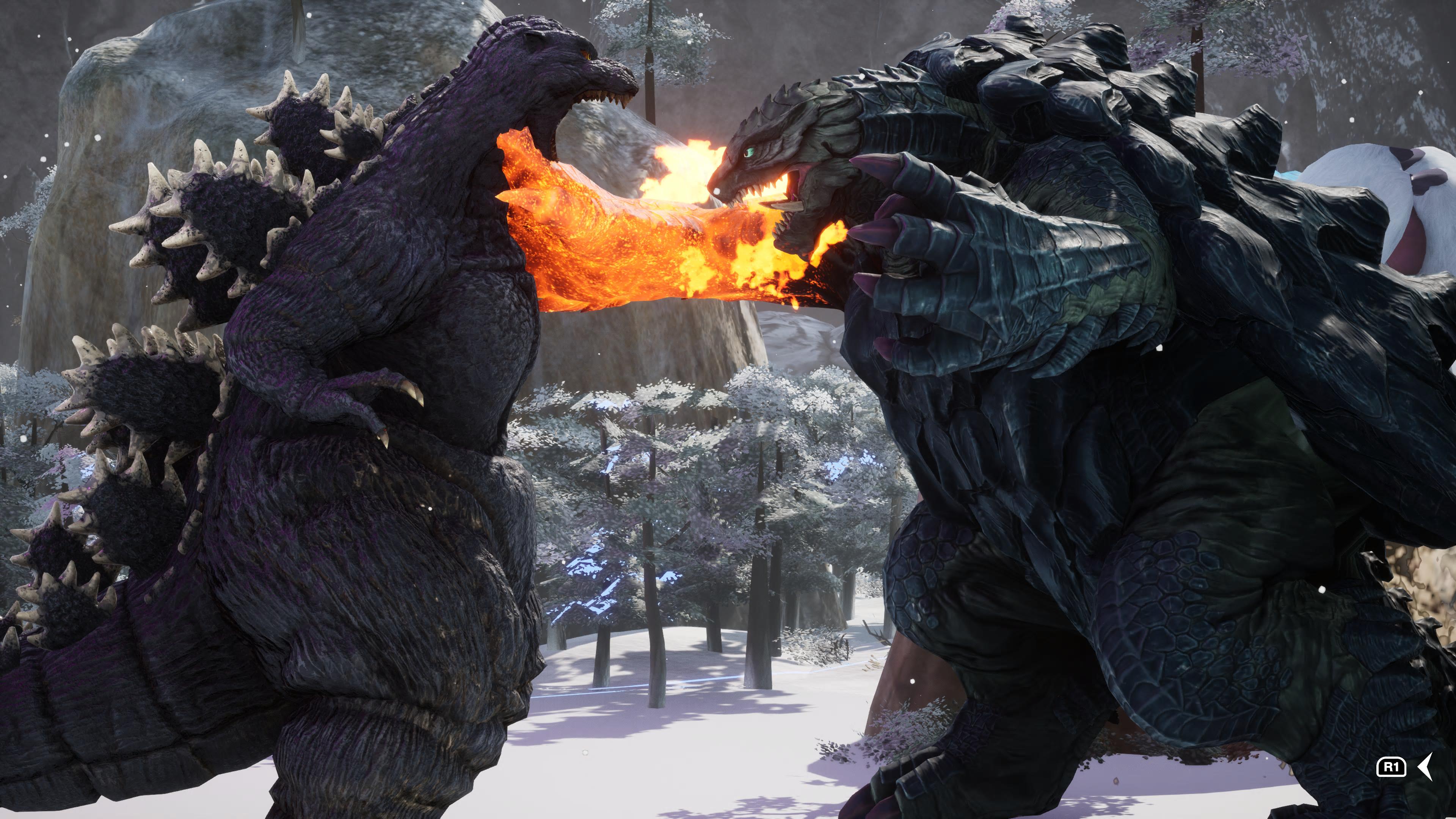Viewport: 1456px width, 819px height.
Task: Expand the hidden panel with the white arrow
Action: point(1426,766)
